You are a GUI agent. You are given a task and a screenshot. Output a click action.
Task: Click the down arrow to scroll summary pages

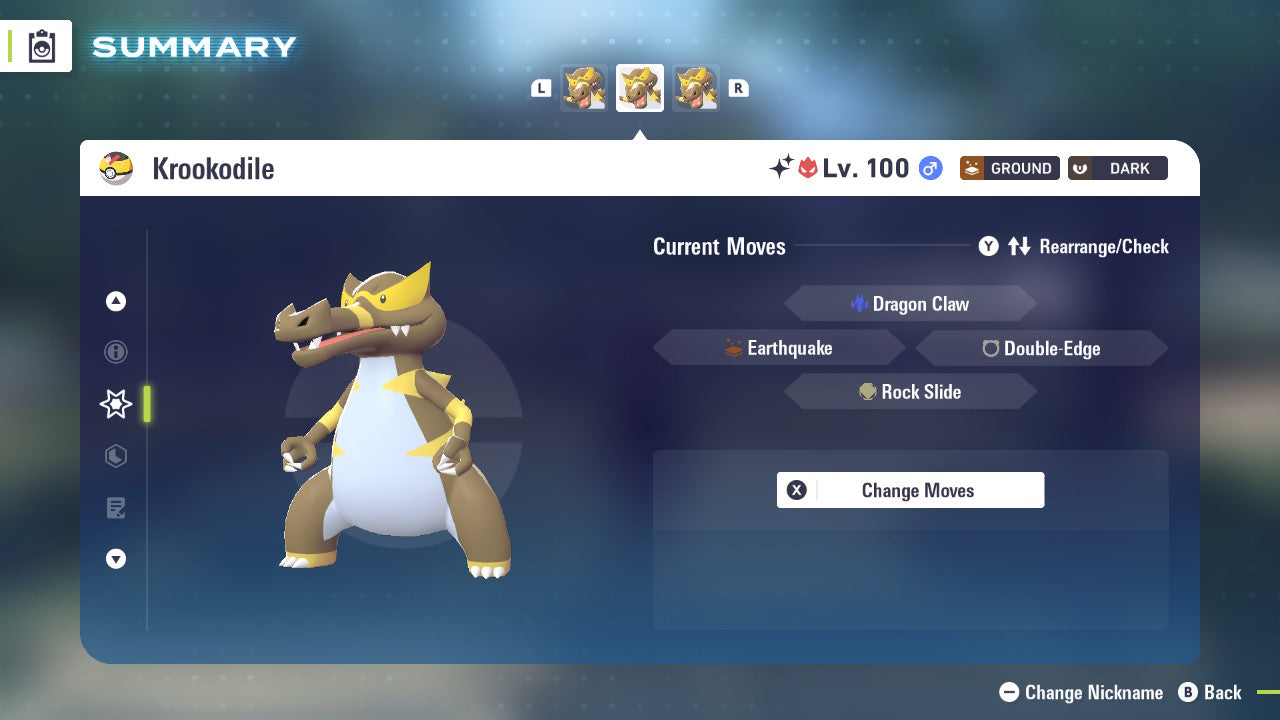point(116,559)
